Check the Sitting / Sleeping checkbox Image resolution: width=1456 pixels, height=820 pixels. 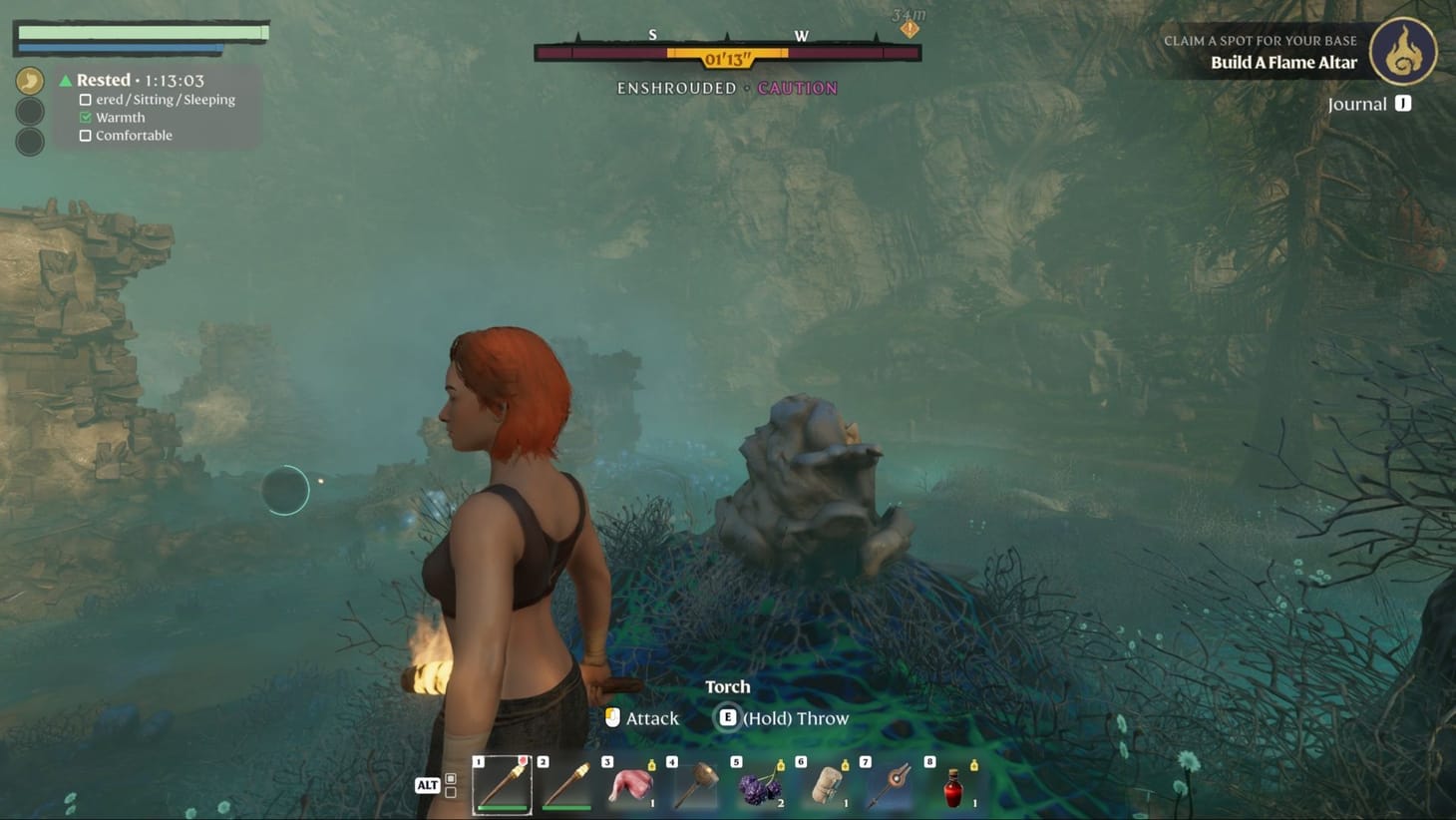[x=85, y=99]
